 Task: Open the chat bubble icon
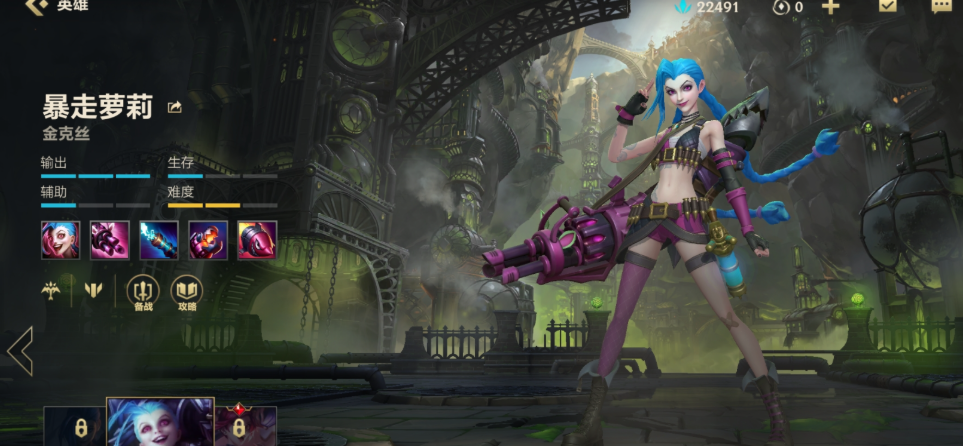pyautogui.click(x=942, y=6)
